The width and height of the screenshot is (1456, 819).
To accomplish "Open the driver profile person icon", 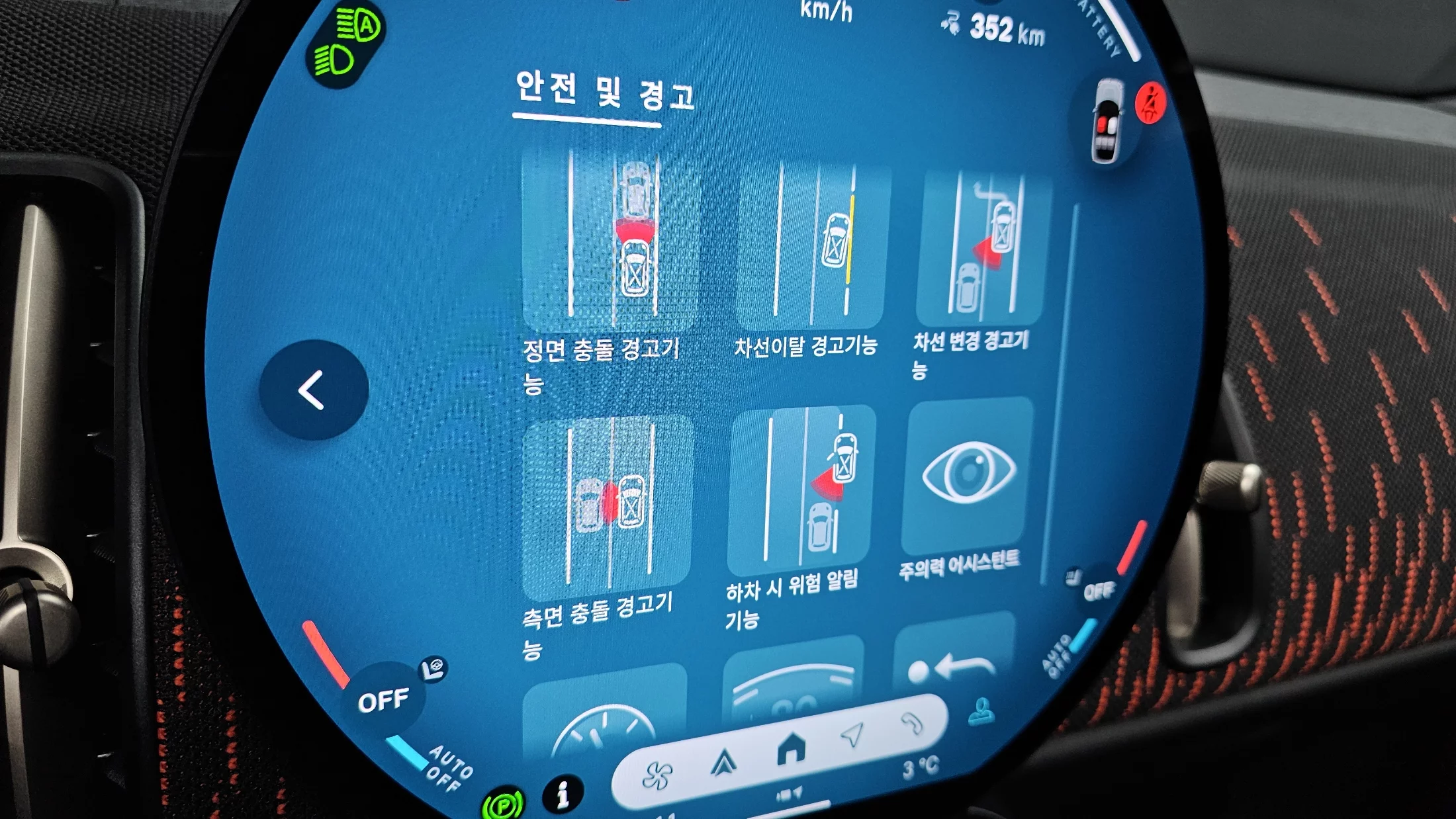I will 981,712.
